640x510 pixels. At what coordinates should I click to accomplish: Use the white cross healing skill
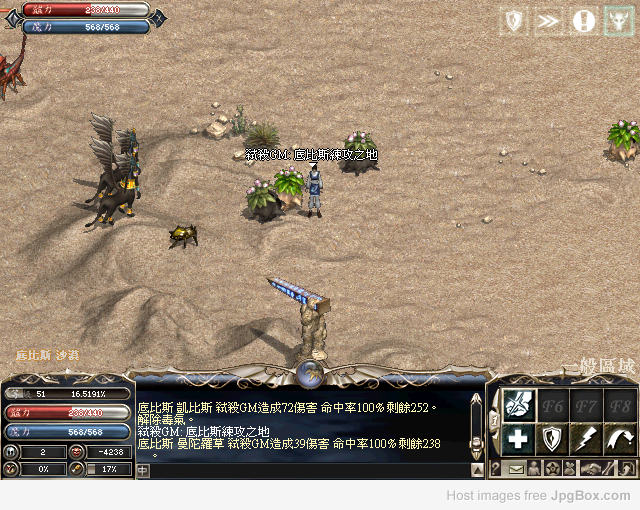tap(519, 438)
